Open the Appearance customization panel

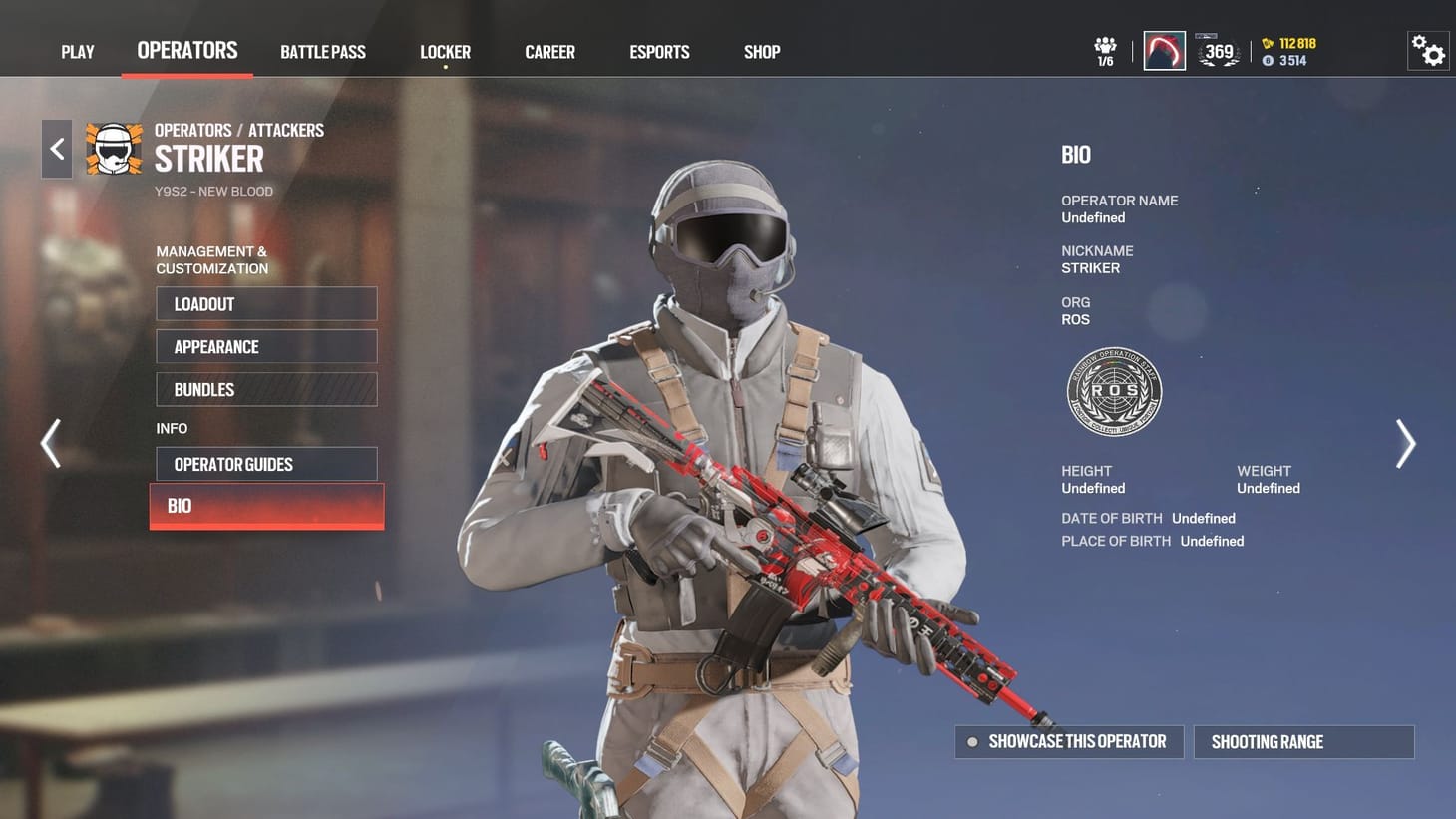coord(266,346)
